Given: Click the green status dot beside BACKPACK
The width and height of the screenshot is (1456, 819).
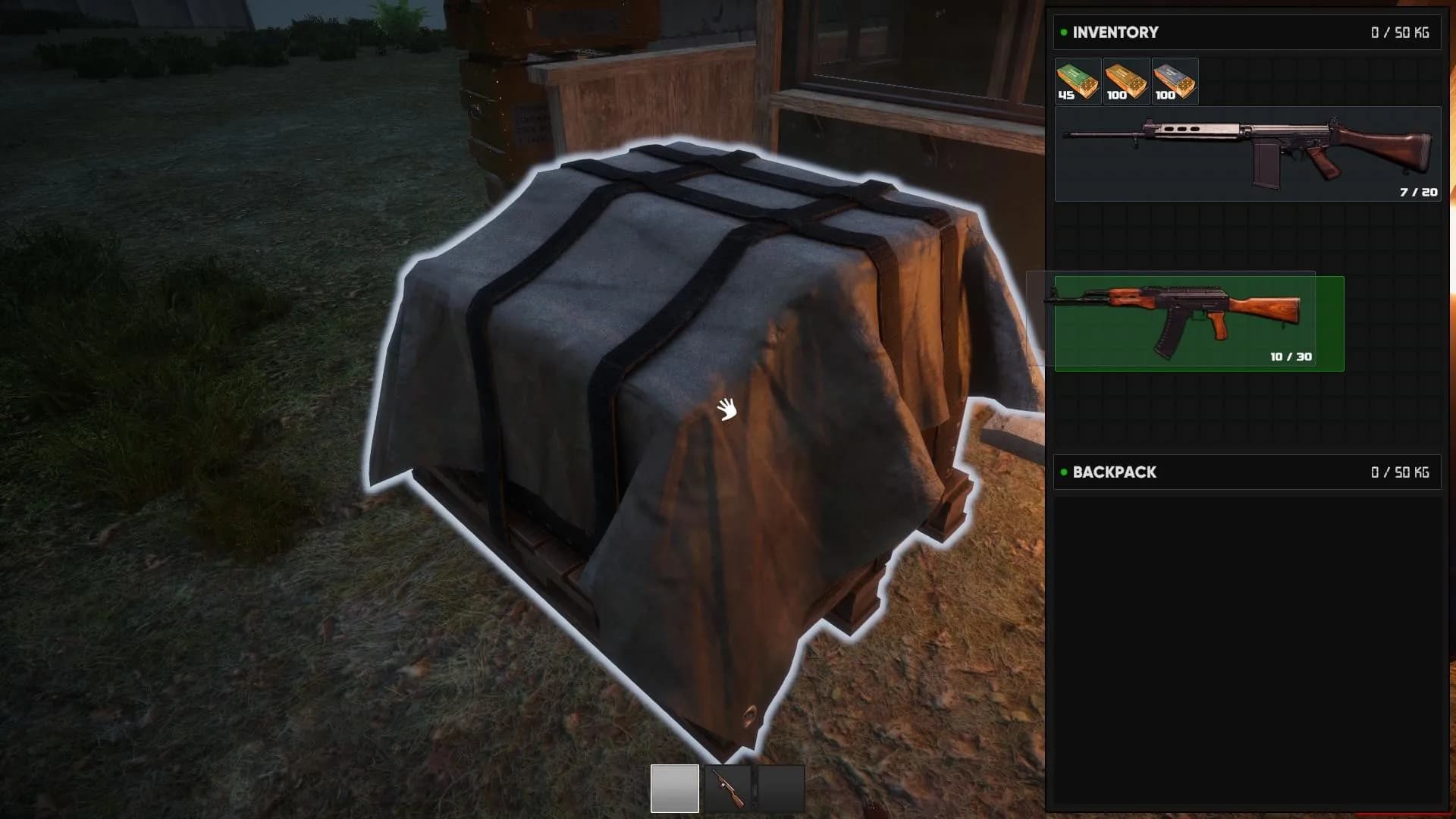Looking at the screenshot, I should 1062,472.
